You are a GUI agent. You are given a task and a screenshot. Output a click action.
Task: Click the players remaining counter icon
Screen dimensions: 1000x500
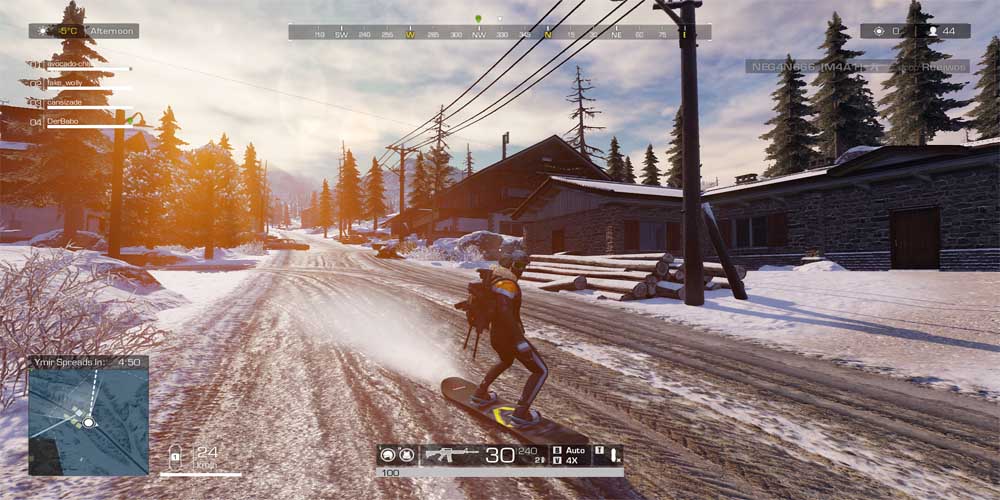933,31
